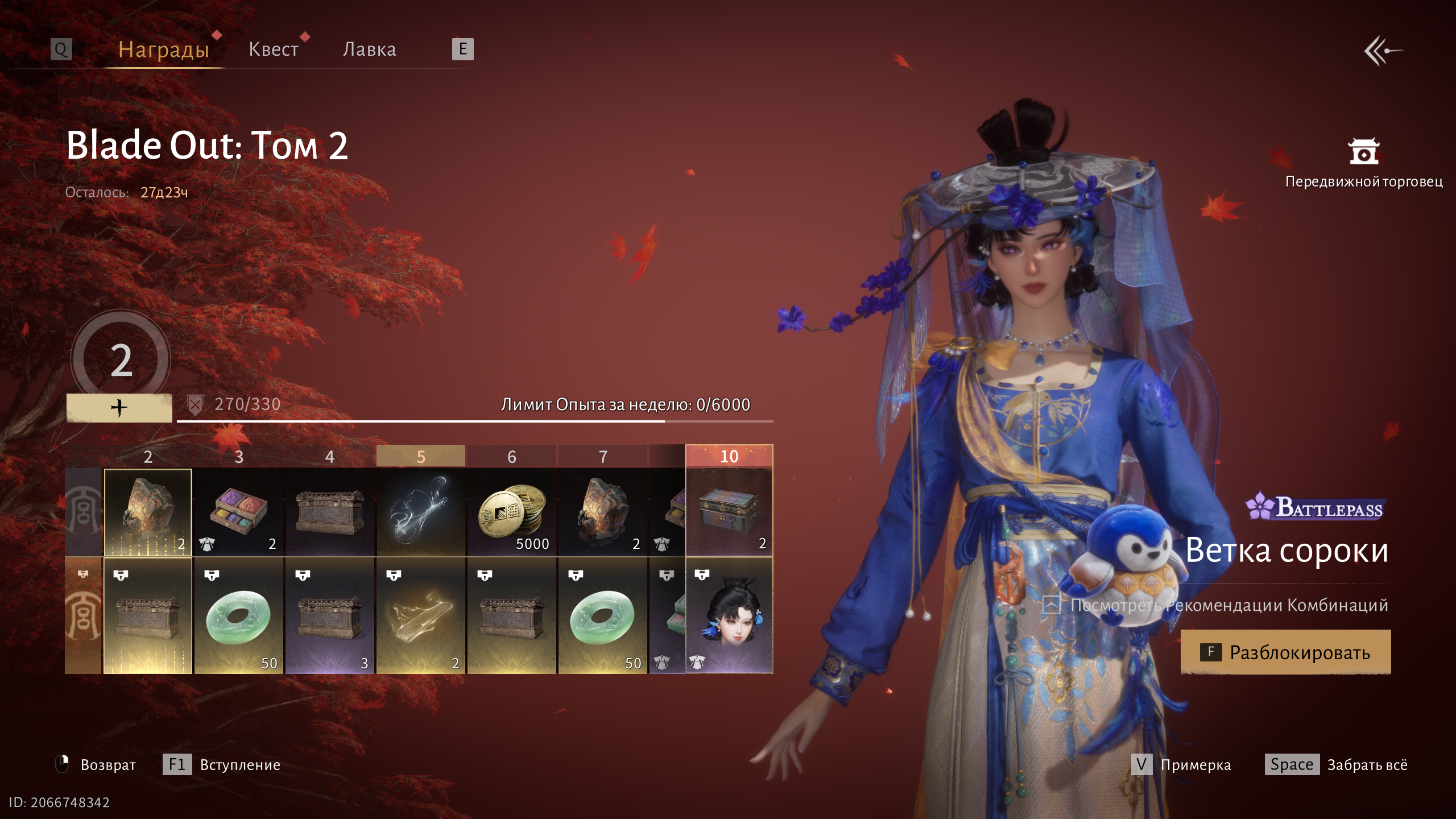Open Примерка outfit preview

click(1181, 764)
